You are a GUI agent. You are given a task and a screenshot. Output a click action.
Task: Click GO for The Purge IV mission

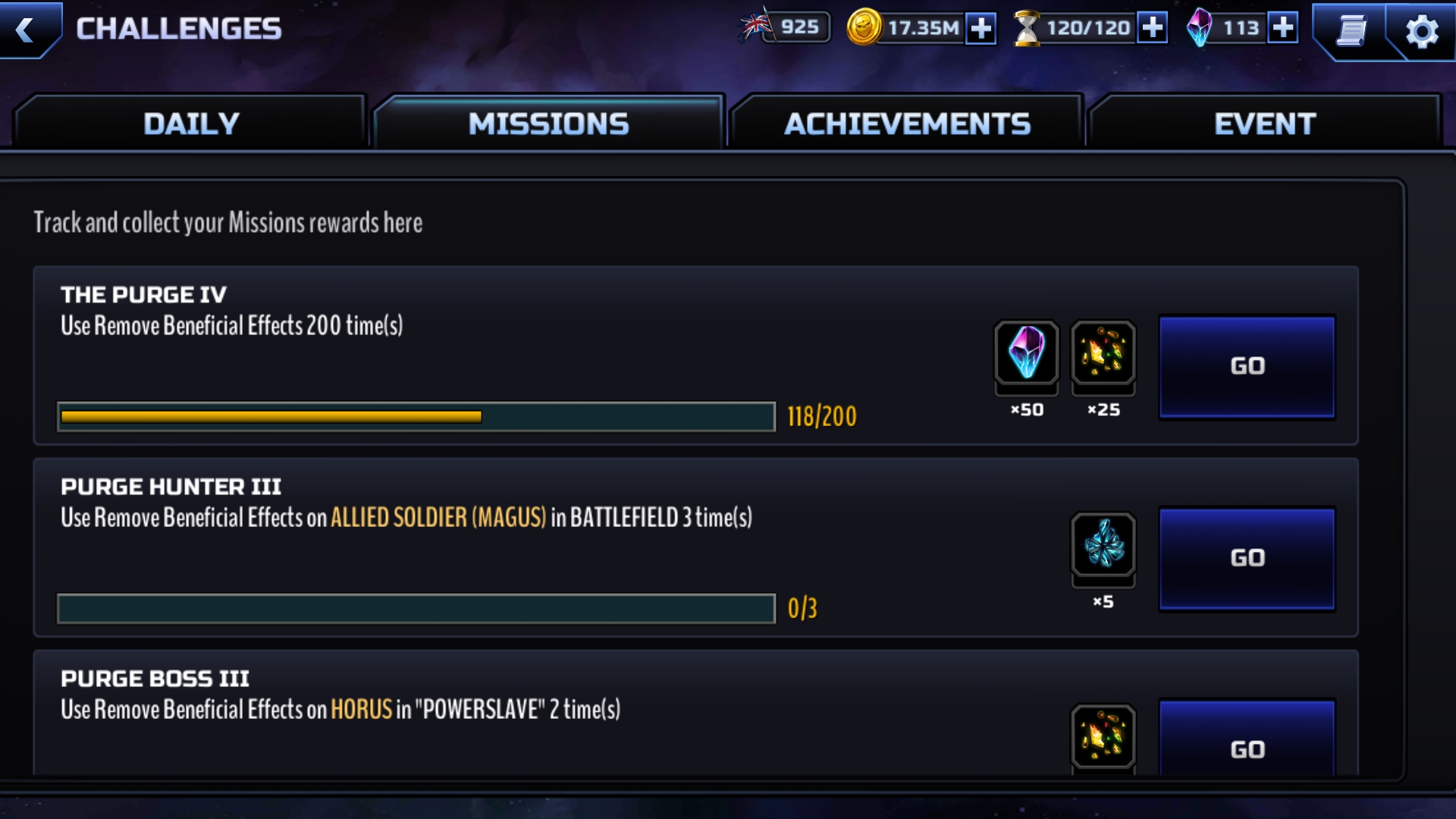1247,366
